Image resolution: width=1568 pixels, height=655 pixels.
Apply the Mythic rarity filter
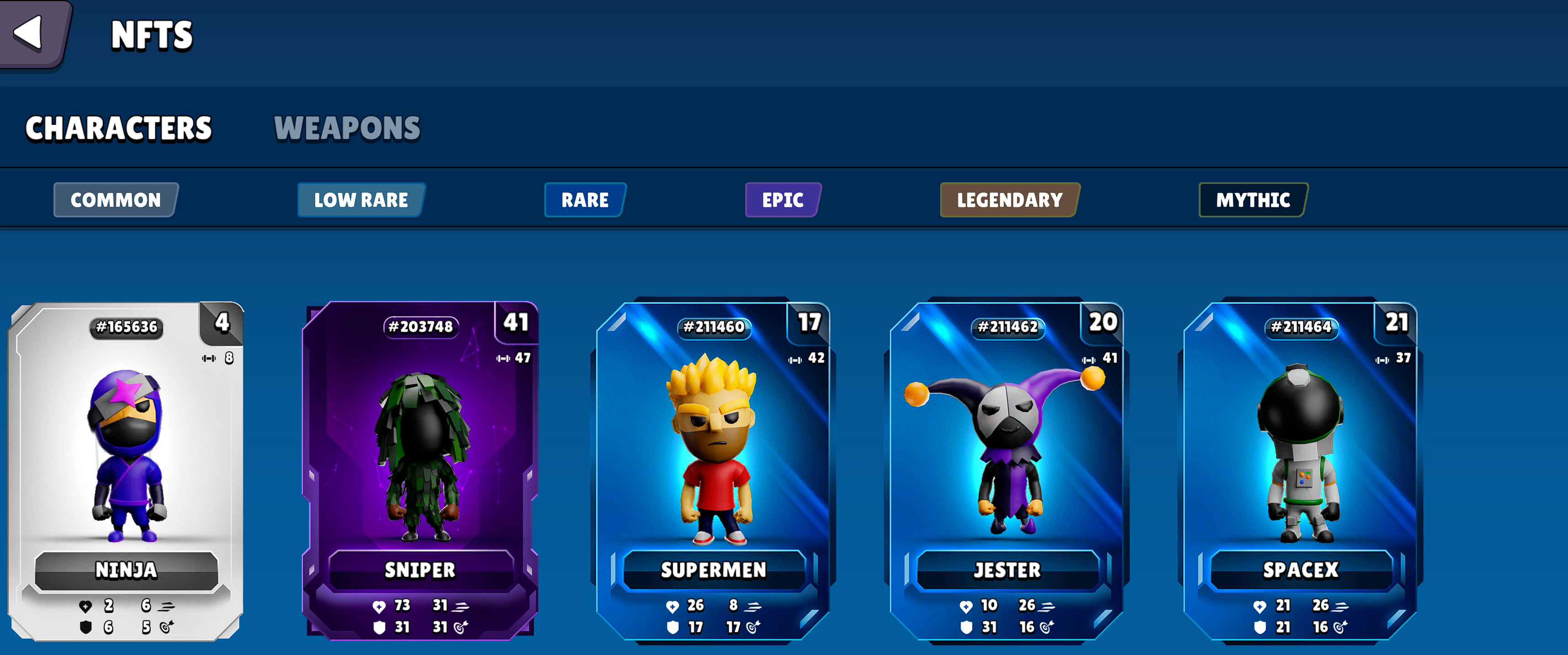pyautogui.click(x=1252, y=200)
